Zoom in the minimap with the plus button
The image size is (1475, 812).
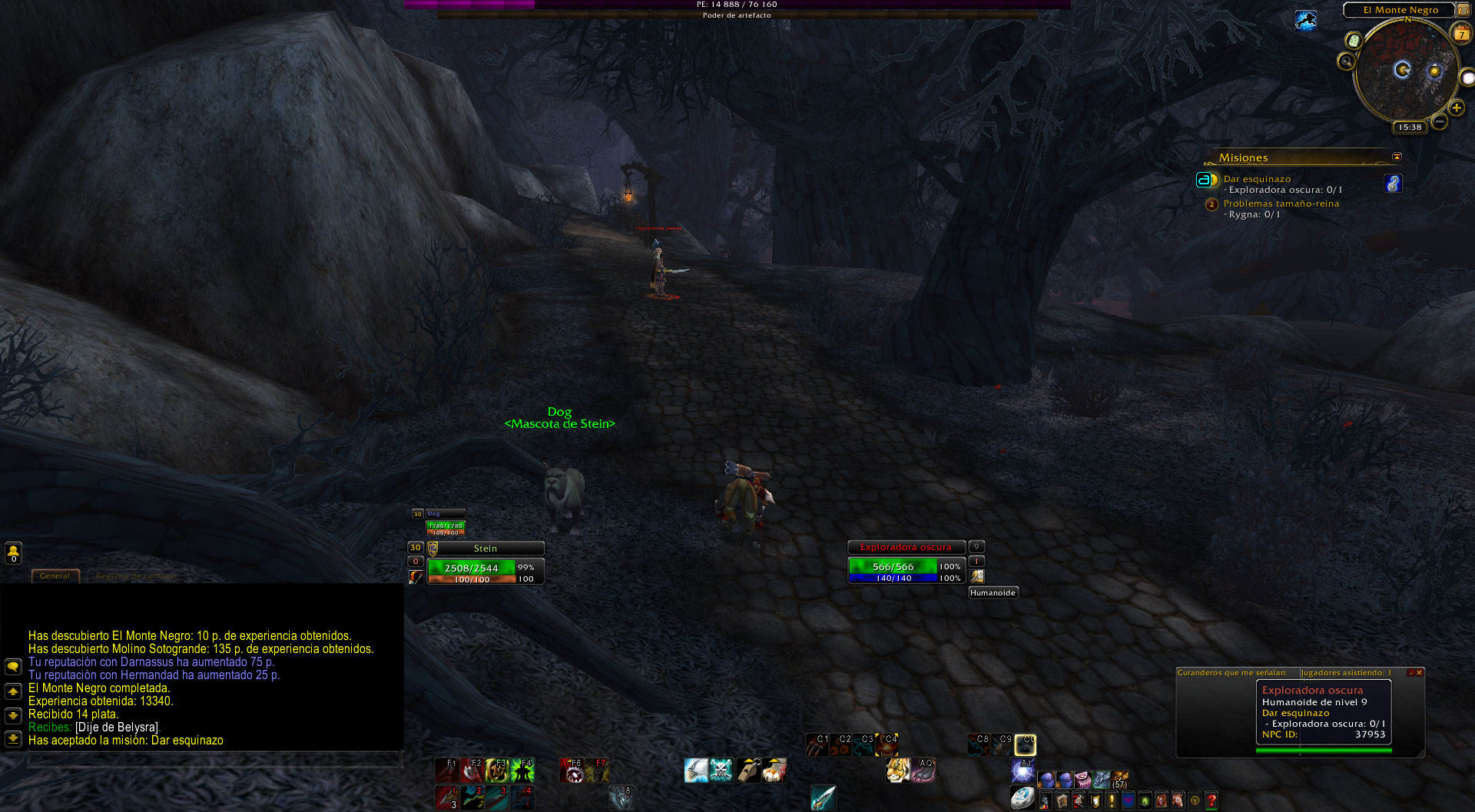click(x=1456, y=108)
